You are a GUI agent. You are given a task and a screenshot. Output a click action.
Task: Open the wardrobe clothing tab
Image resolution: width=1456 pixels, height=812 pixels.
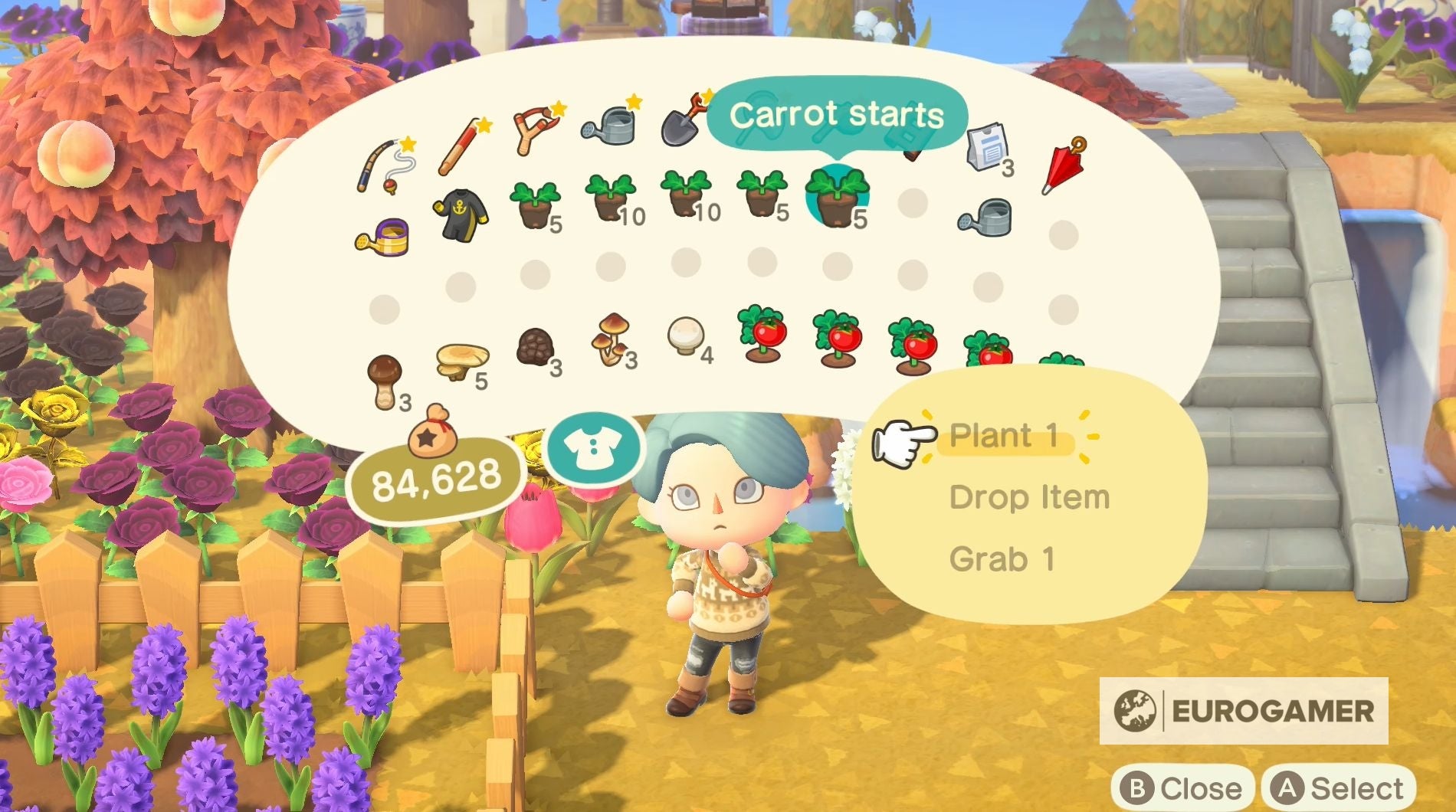point(595,448)
